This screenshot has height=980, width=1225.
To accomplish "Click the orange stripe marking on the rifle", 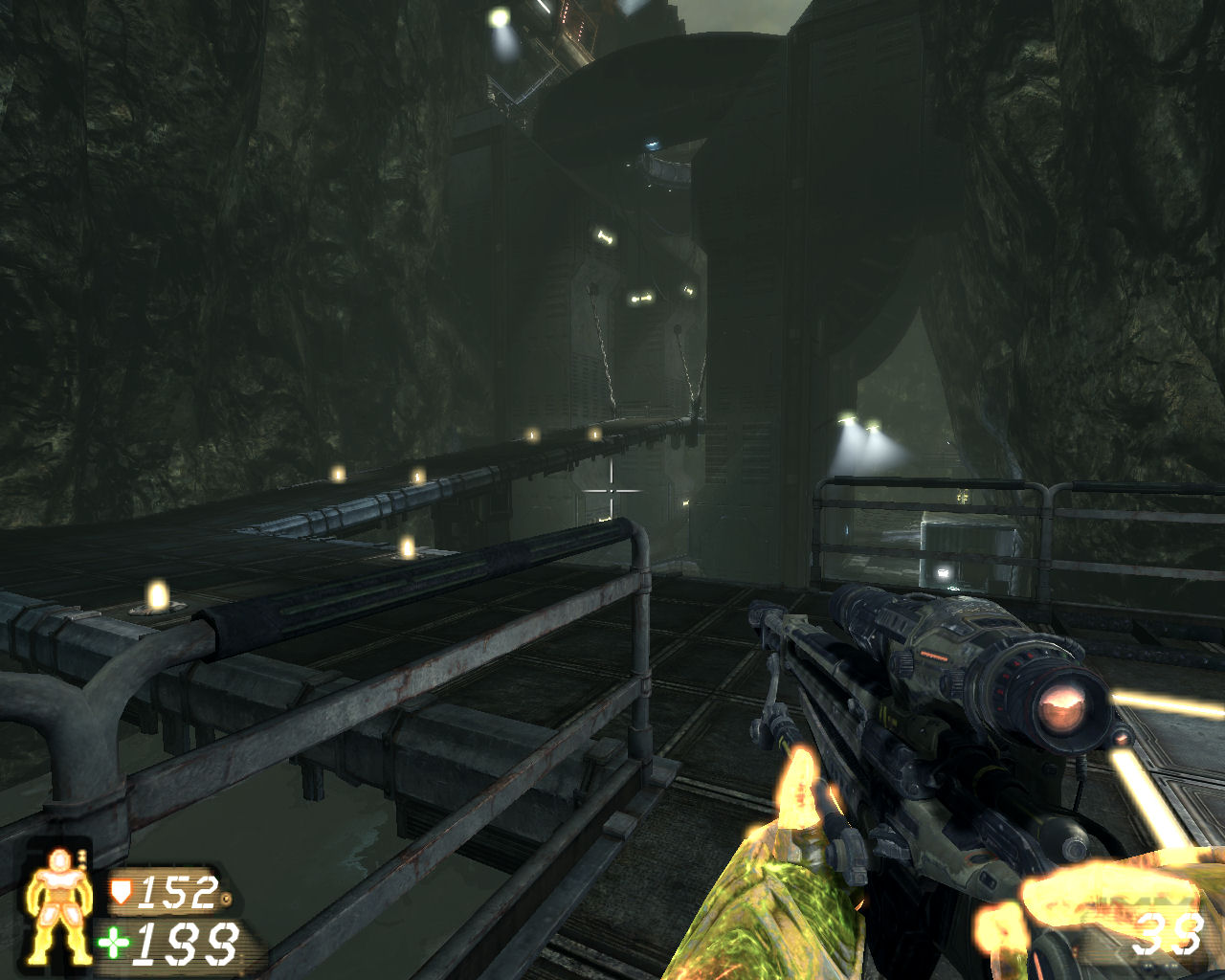I will [x=934, y=655].
